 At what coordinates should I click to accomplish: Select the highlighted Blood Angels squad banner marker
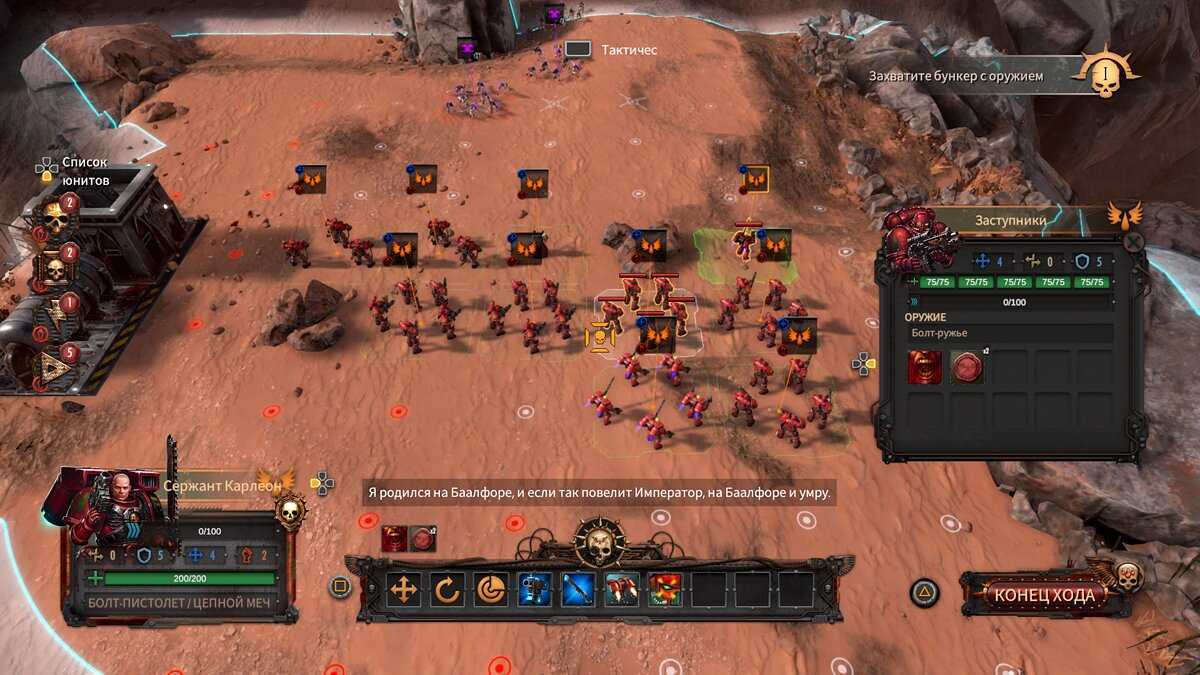coord(755,180)
